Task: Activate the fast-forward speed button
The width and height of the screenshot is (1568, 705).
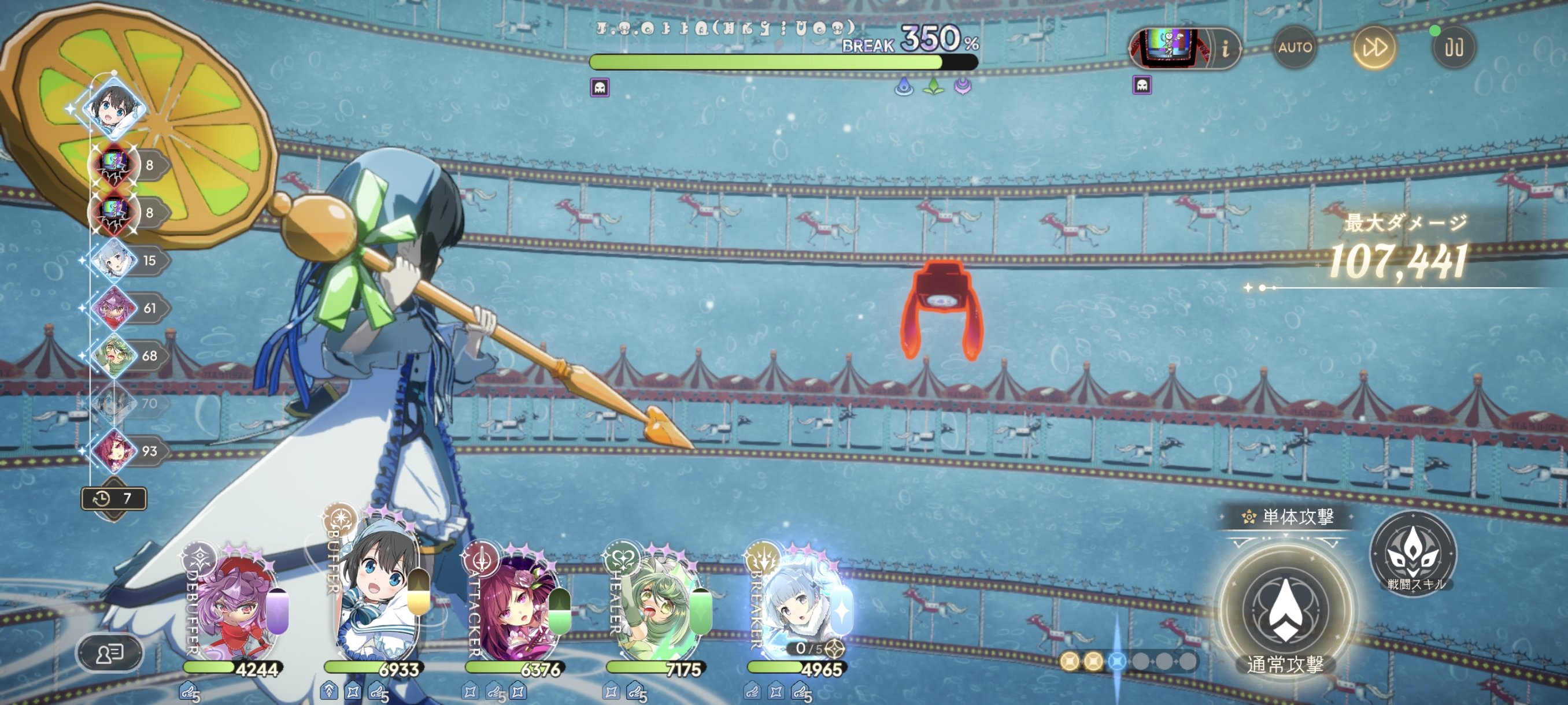Action: [x=1374, y=47]
